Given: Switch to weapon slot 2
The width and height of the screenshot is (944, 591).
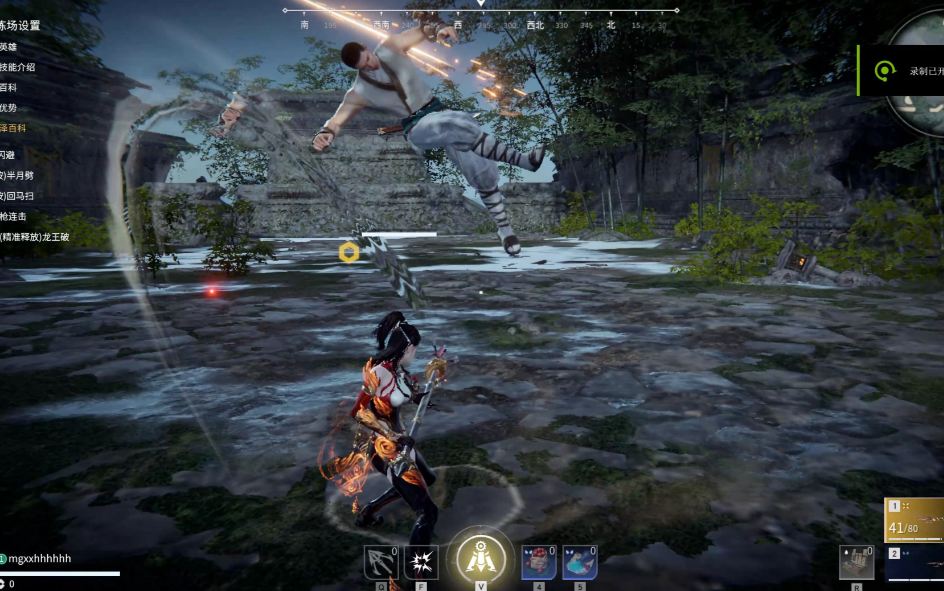Looking at the screenshot, I should tap(914, 565).
